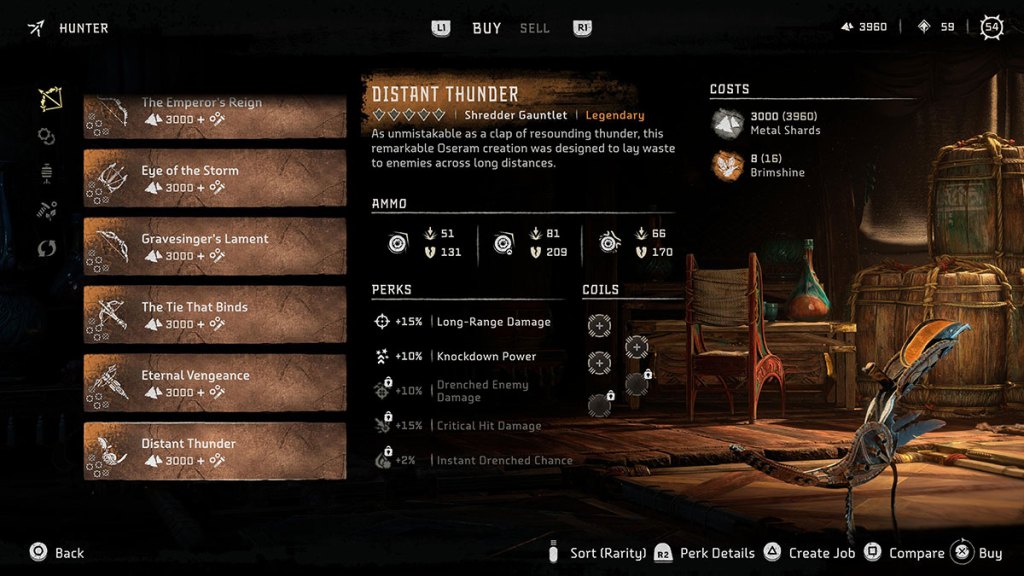The width and height of the screenshot is (1024, 576).
Task: Select the Gravesinger's Lament weapon
Action: pyautogui.click(x=214, y=246)
